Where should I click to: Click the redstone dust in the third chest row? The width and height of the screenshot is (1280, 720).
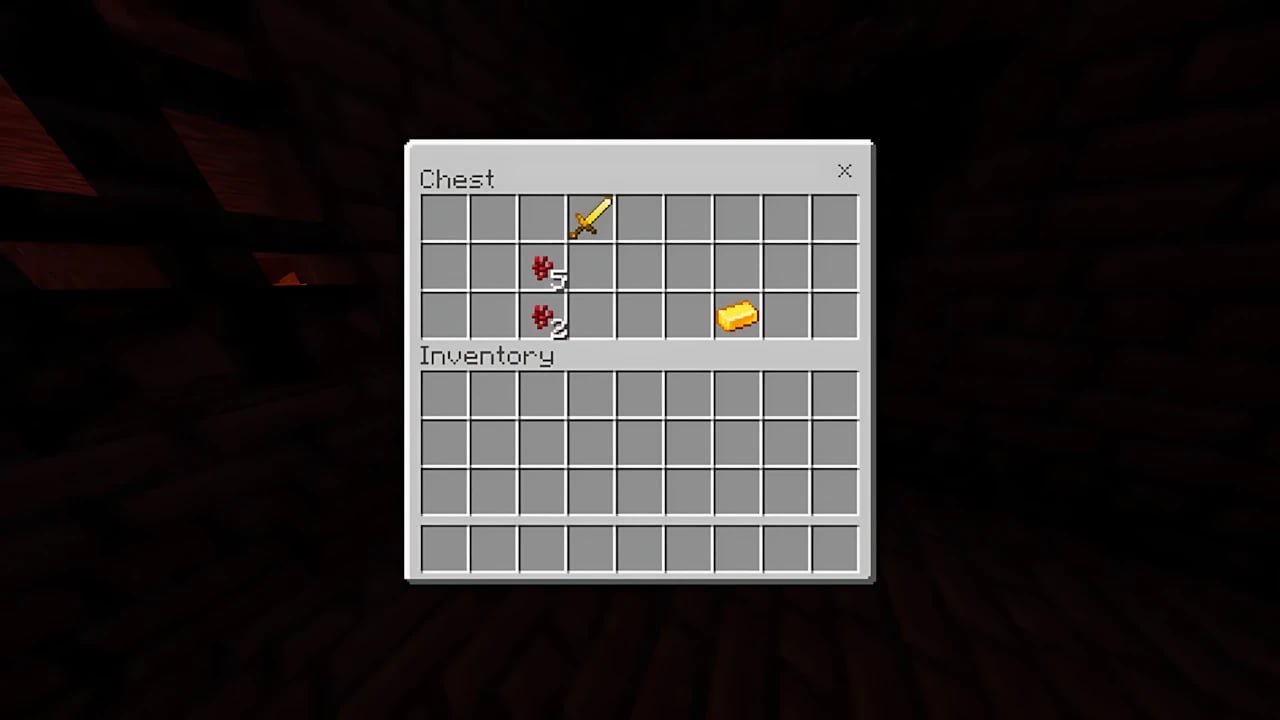(541, 317)
